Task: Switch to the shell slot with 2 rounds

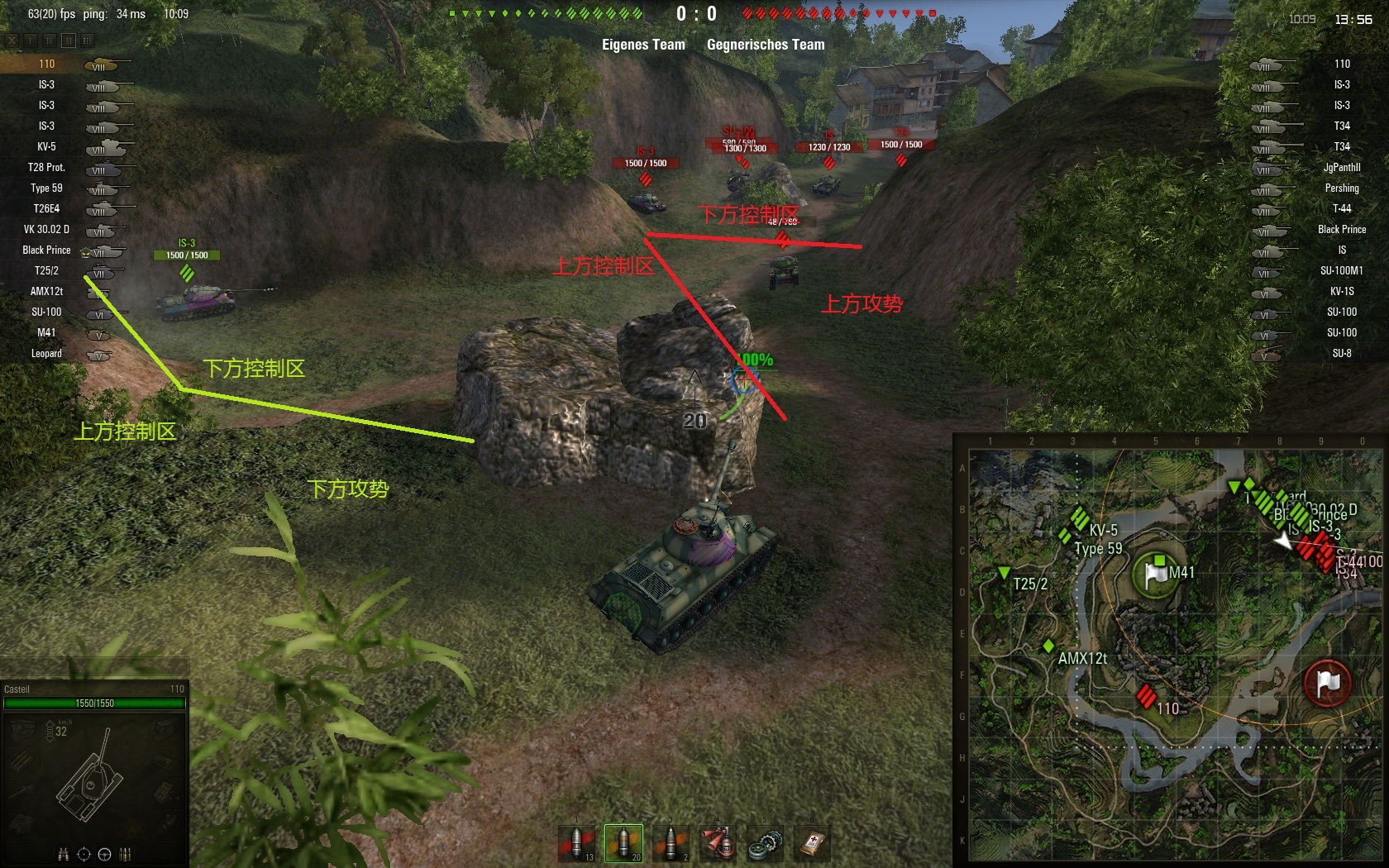Action: click(x=671, y=842)
